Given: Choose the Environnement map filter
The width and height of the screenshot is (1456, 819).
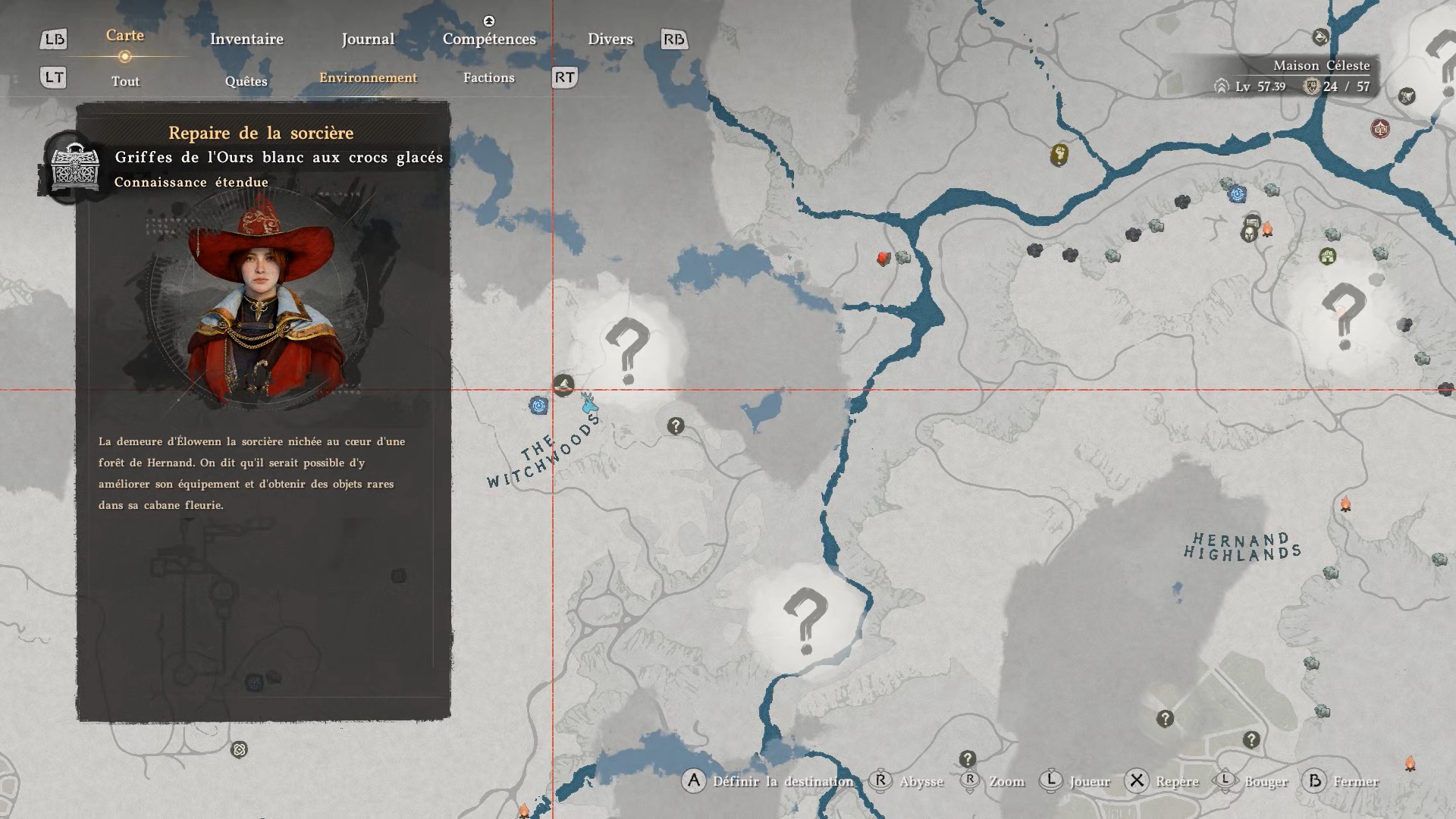Looking at the screenshot, I should point(368,77).
